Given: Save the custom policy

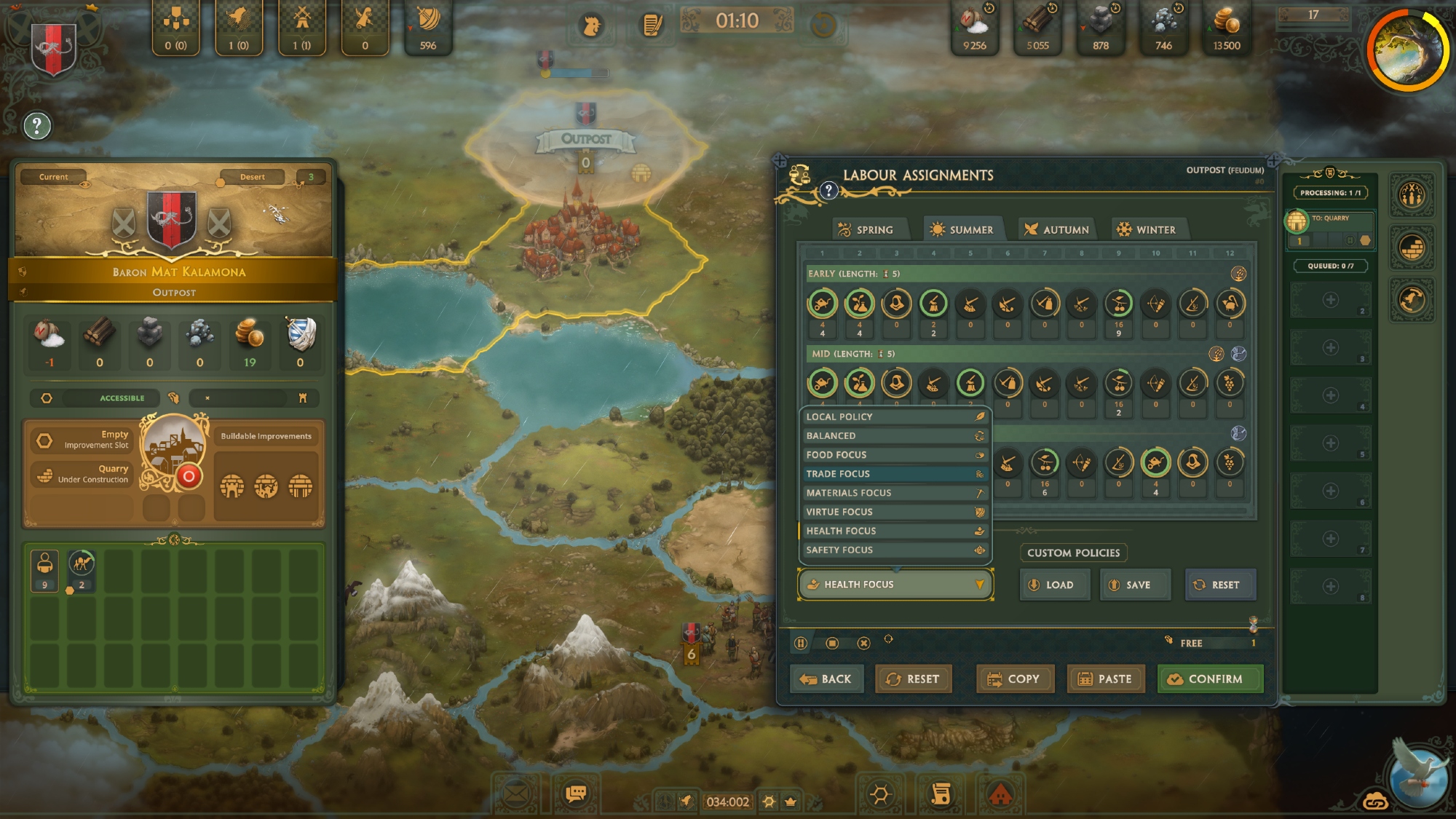Looking at the screenshot, I should [x=1134, y=585].
